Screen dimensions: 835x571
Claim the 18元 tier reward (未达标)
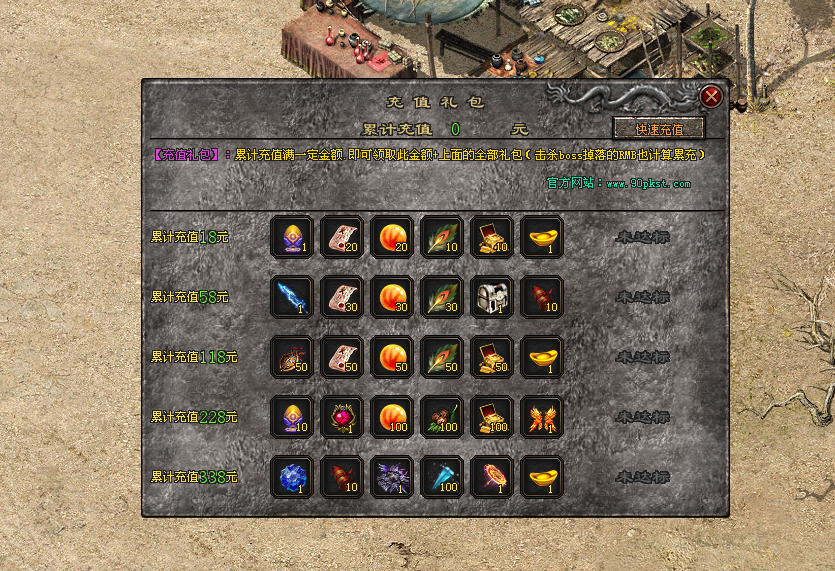(642, 237)
